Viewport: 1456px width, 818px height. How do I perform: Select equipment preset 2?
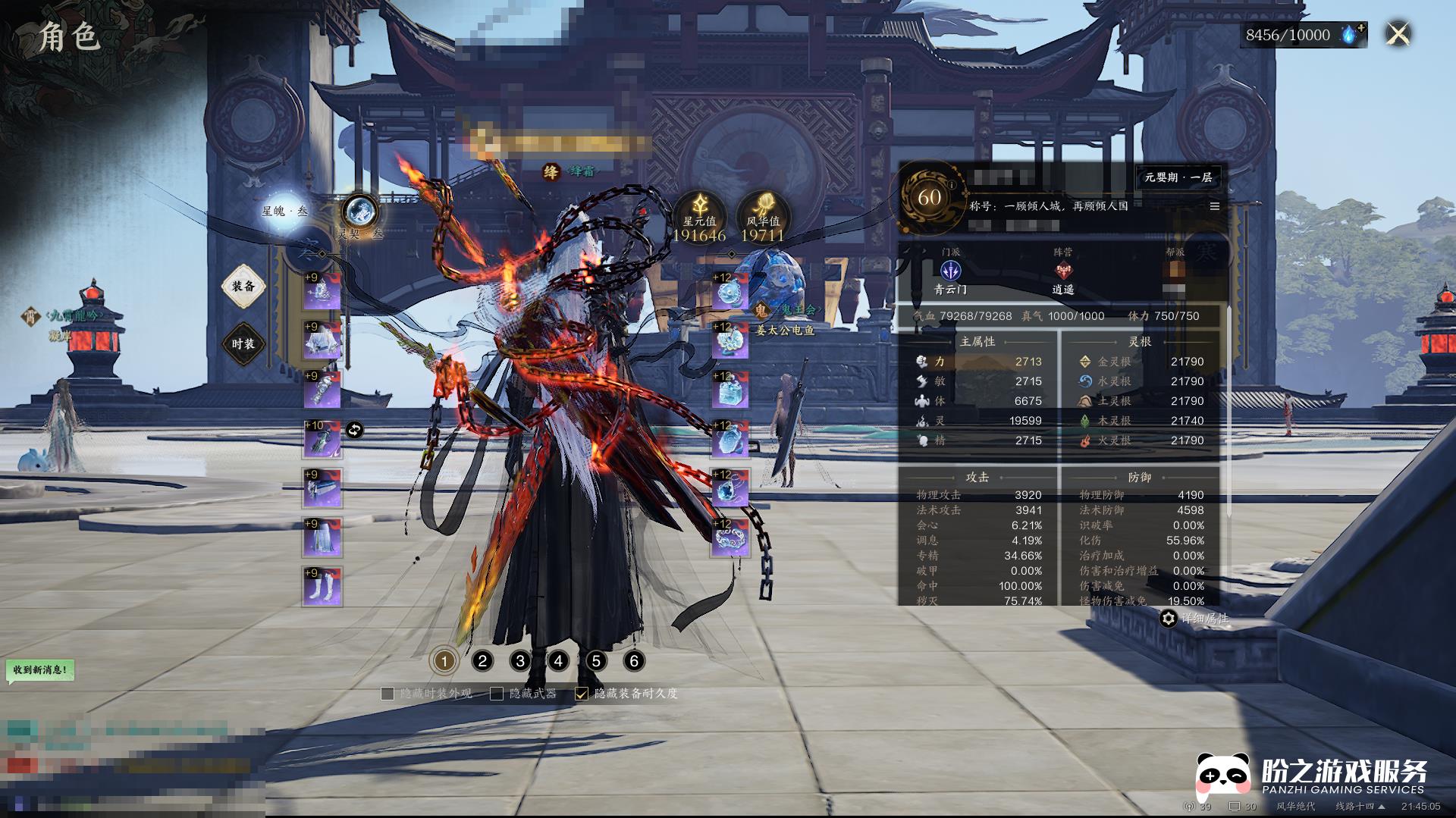pos(482,661)
